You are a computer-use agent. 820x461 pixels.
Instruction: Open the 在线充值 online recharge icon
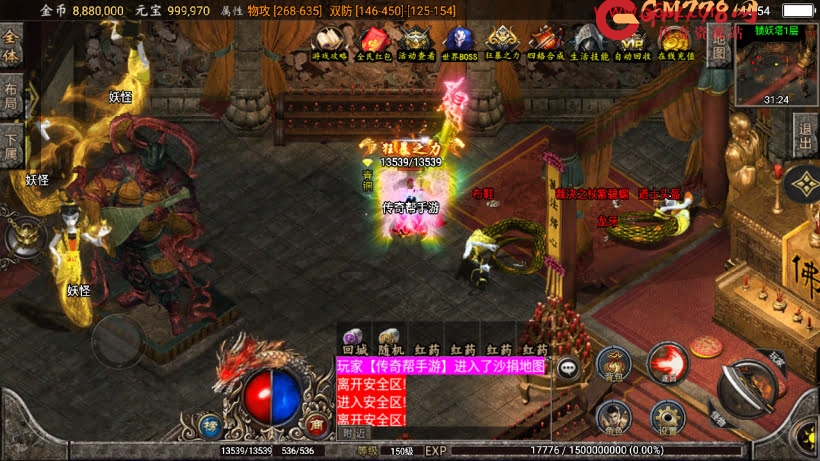(x=677, y=41)
